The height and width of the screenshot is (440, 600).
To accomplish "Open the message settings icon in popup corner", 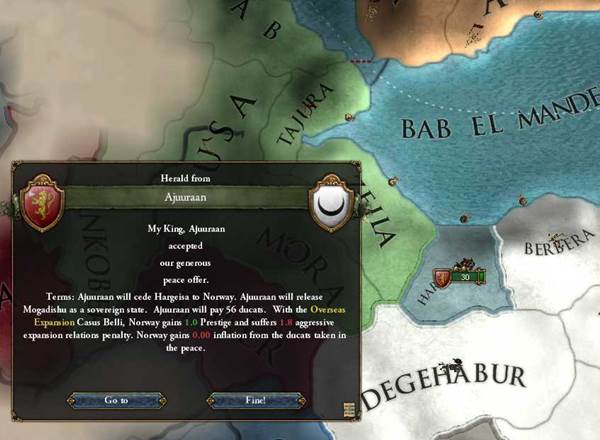I will point(349,408).
